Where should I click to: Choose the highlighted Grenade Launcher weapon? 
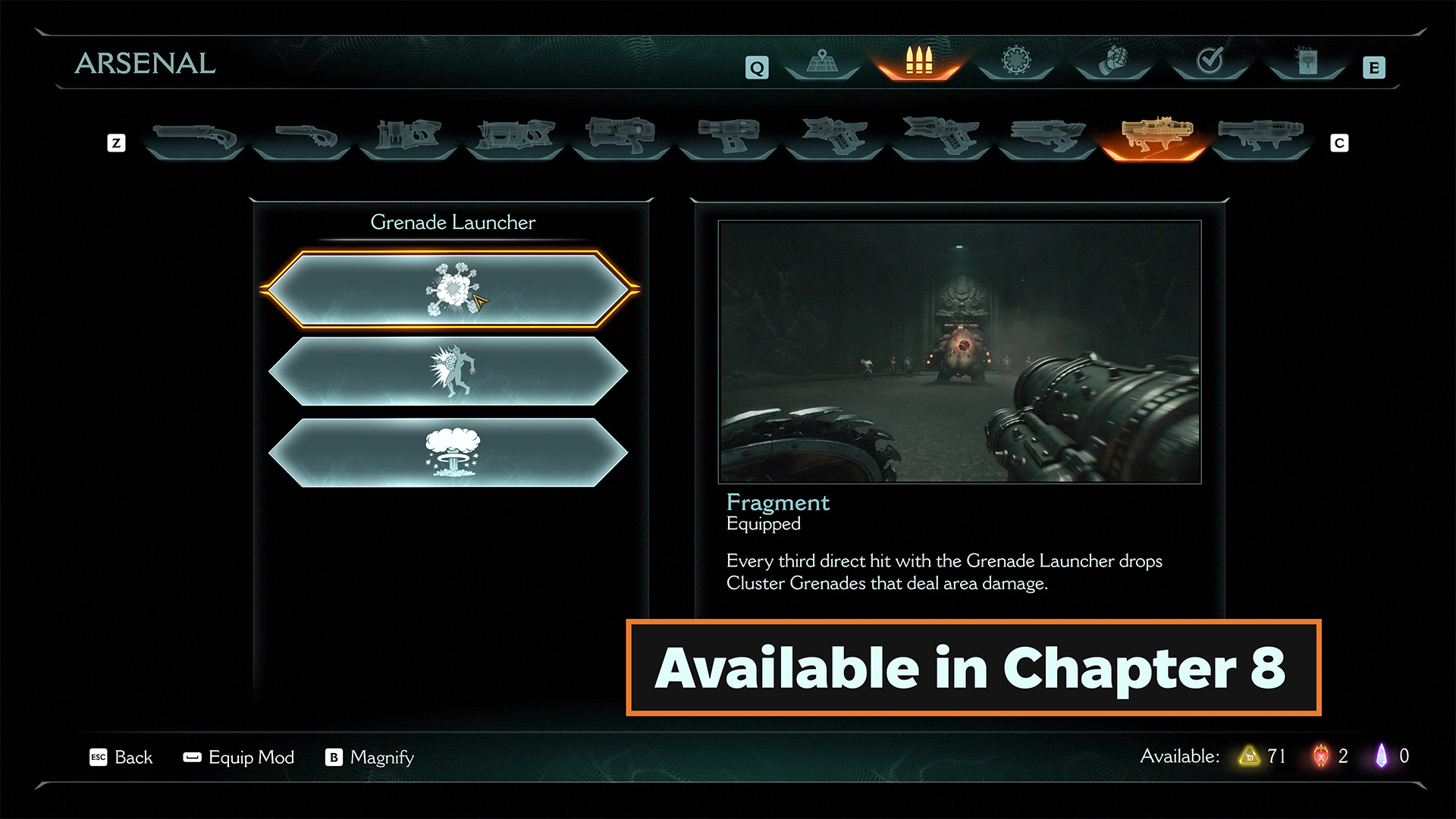point(1154,136)
